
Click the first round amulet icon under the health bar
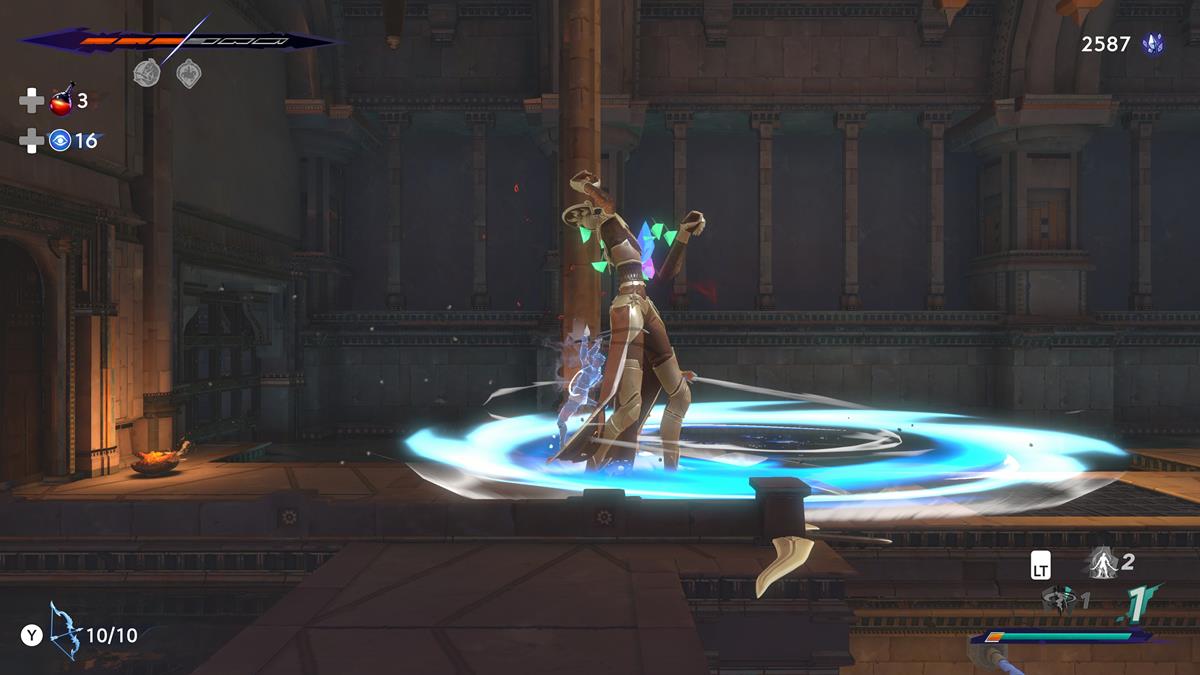coord(147,73)
